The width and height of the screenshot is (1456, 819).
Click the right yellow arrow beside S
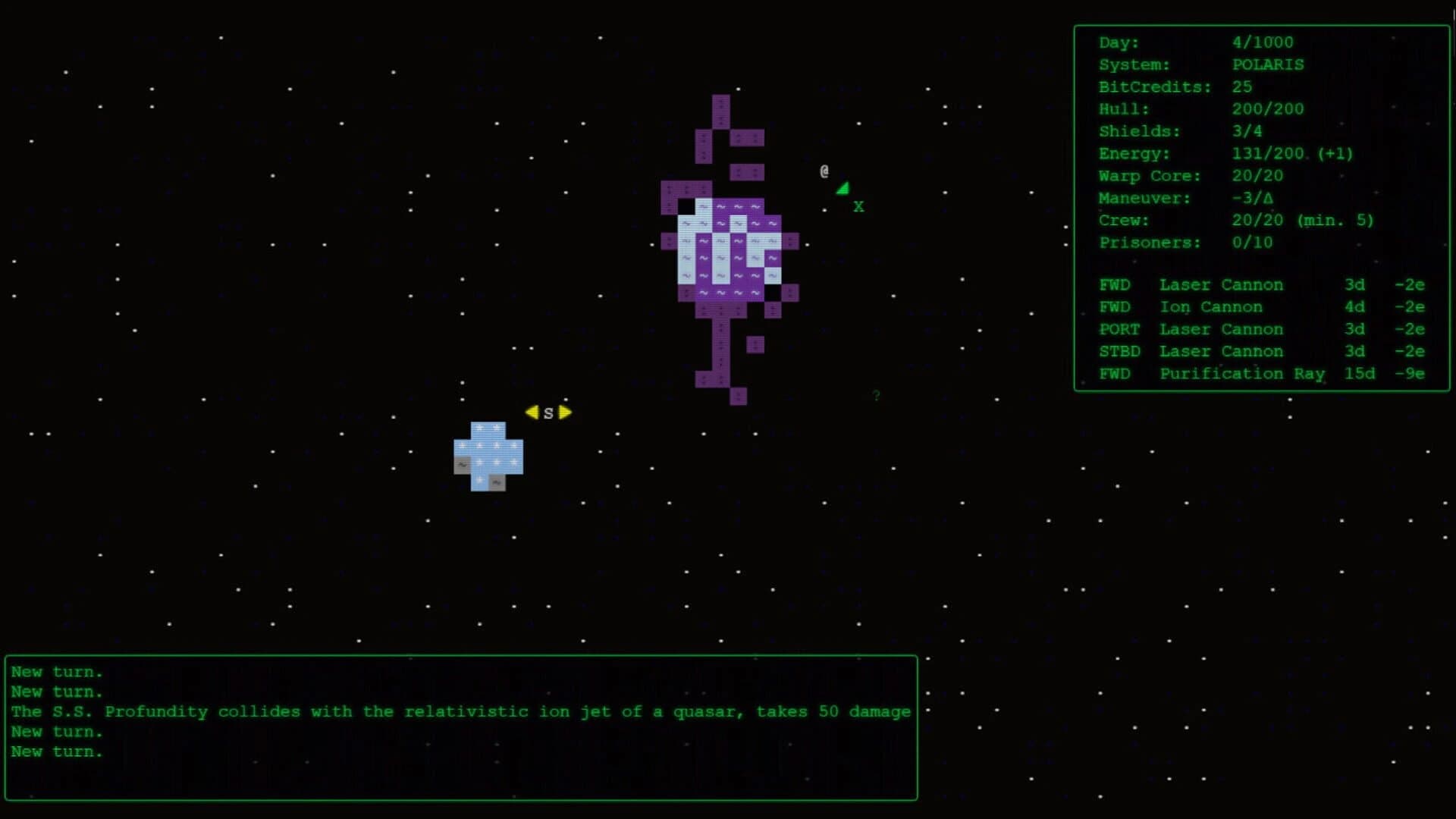pos(563,412)
